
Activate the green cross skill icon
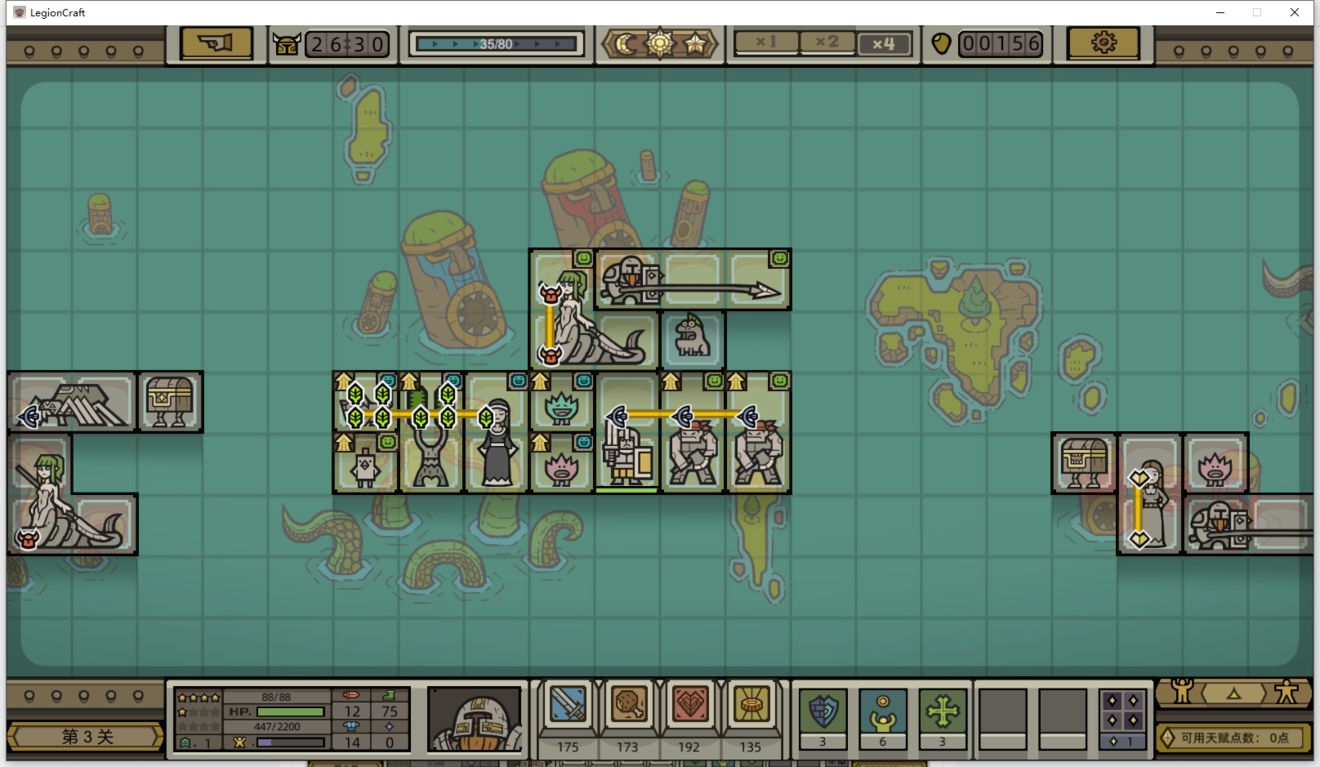(943, 711)
